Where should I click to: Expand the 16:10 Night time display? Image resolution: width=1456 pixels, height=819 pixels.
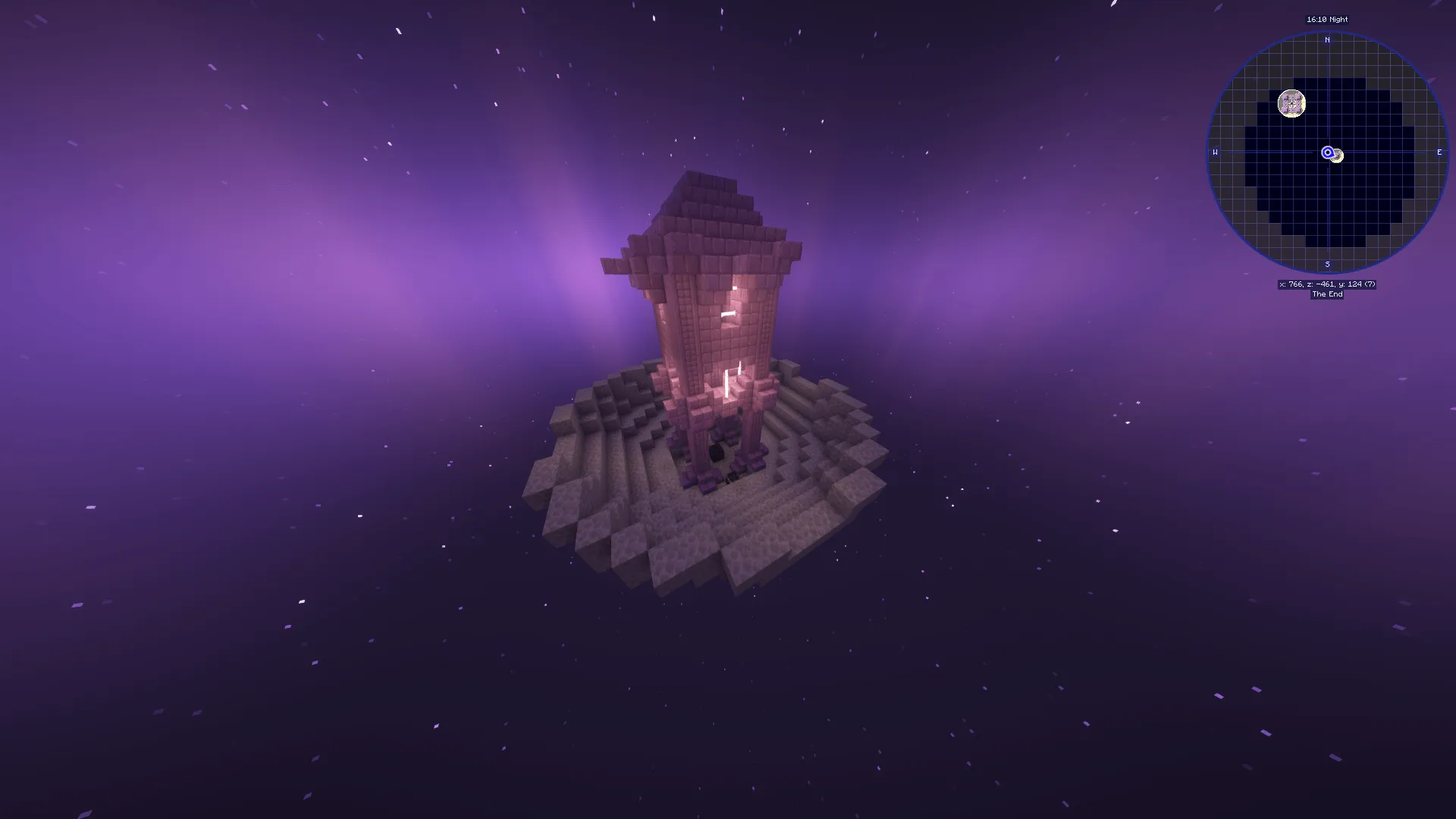click(x=1326, y=20)
